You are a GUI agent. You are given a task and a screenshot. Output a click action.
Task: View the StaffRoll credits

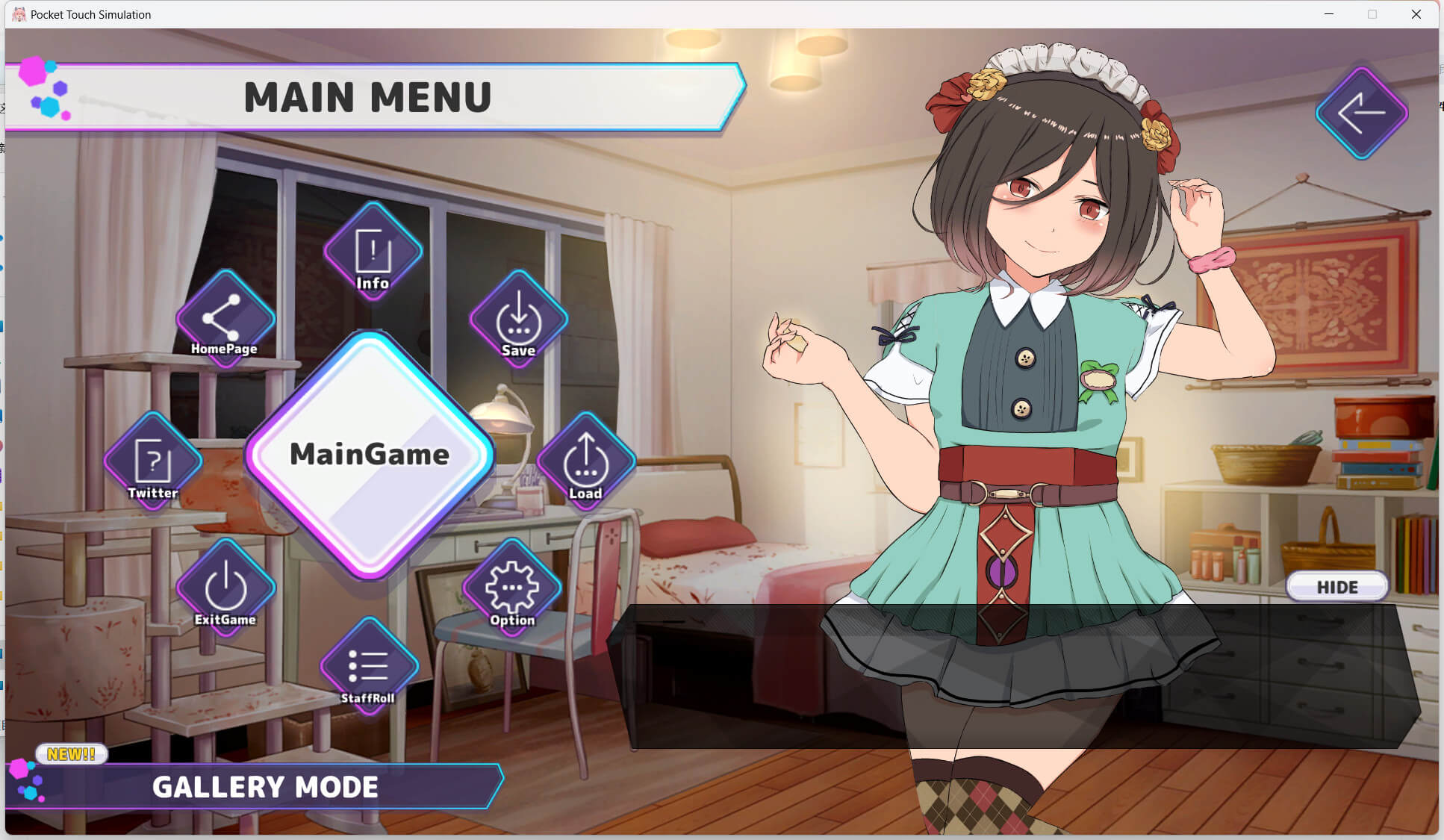pos(368,667)
